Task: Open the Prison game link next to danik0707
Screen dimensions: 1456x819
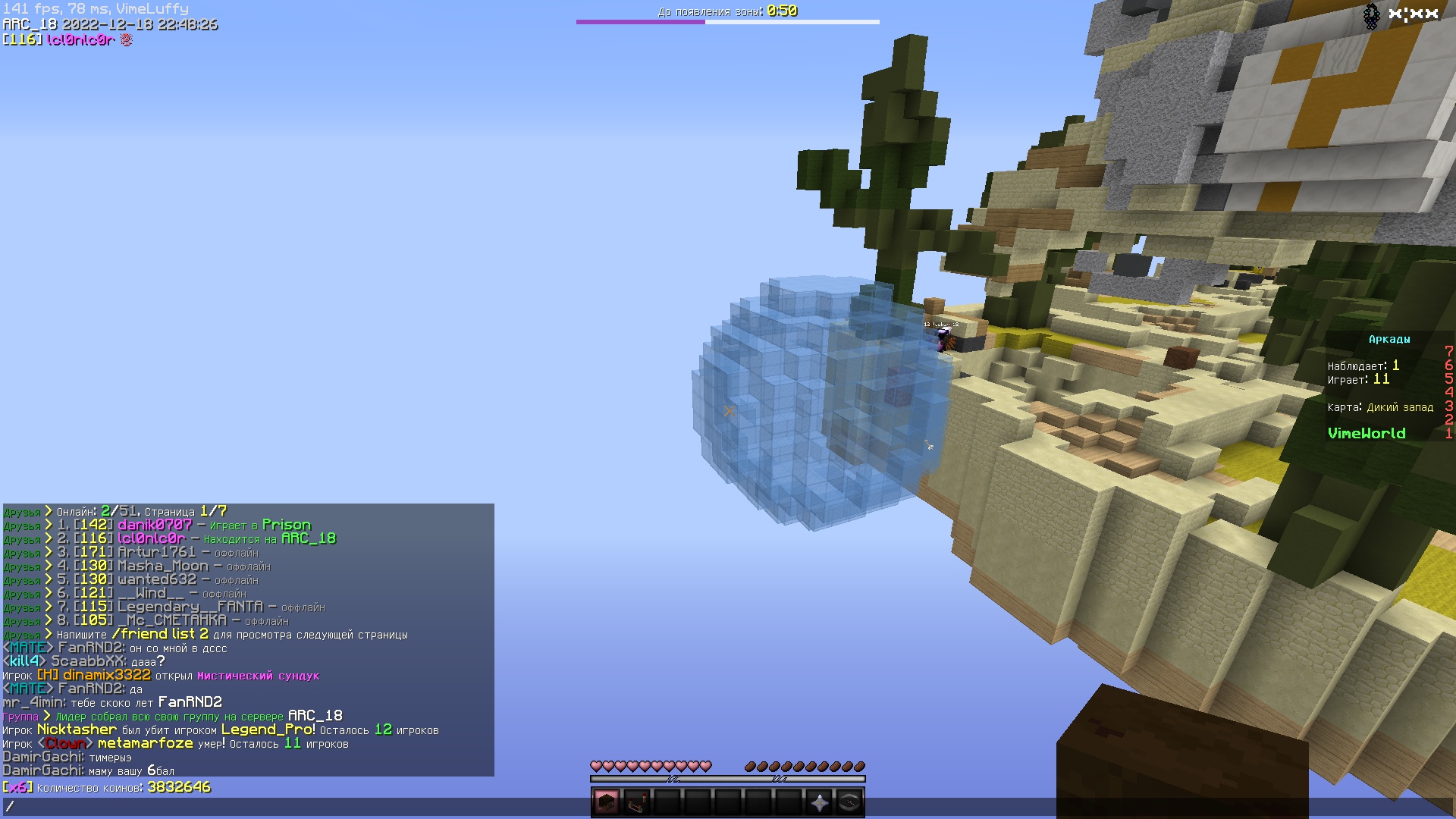Action: pyautogui.click(x=286, y=524)
